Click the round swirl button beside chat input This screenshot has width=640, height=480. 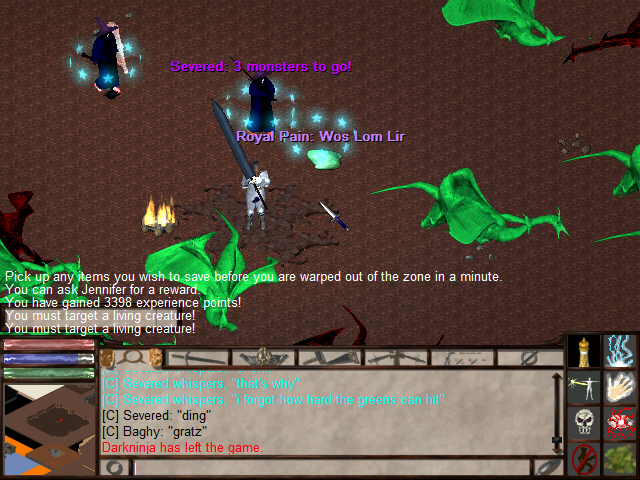(115, 467)
